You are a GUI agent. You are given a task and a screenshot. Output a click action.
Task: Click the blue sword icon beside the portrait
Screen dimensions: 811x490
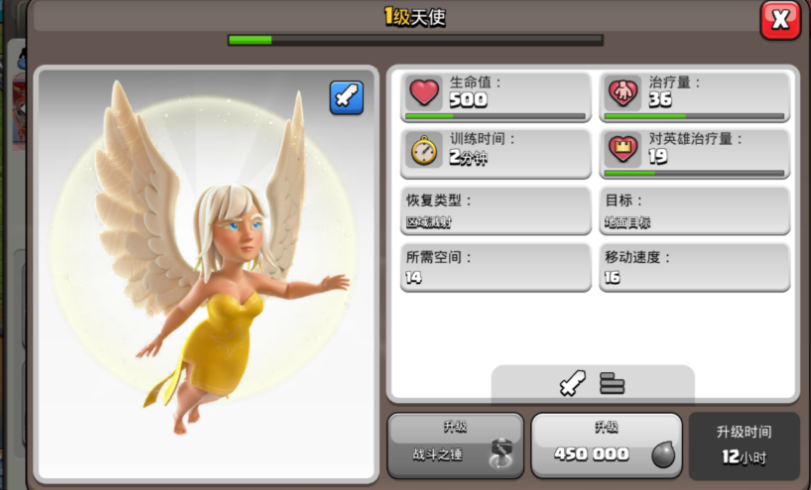[x=347, y=98]
